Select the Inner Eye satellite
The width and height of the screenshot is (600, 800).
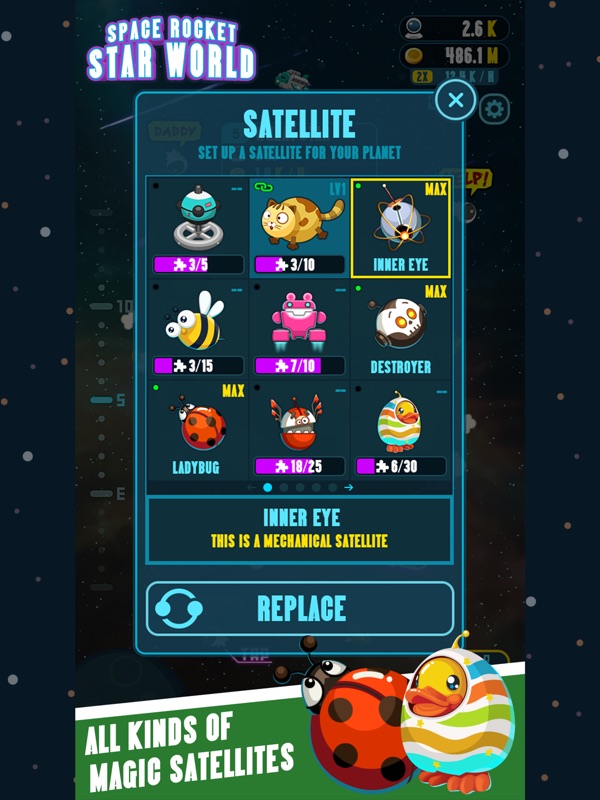pyautogui.click(x=401, y=228)
